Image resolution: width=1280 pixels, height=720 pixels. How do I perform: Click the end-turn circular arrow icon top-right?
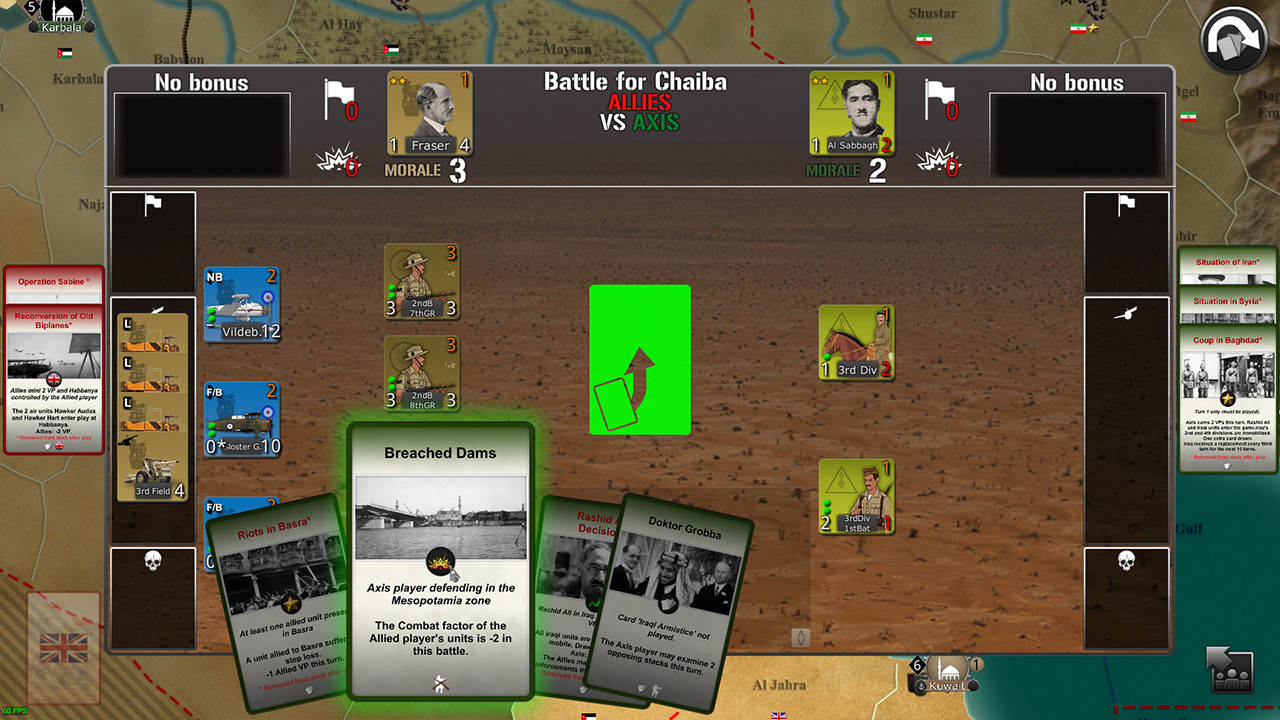(1235, 42)
